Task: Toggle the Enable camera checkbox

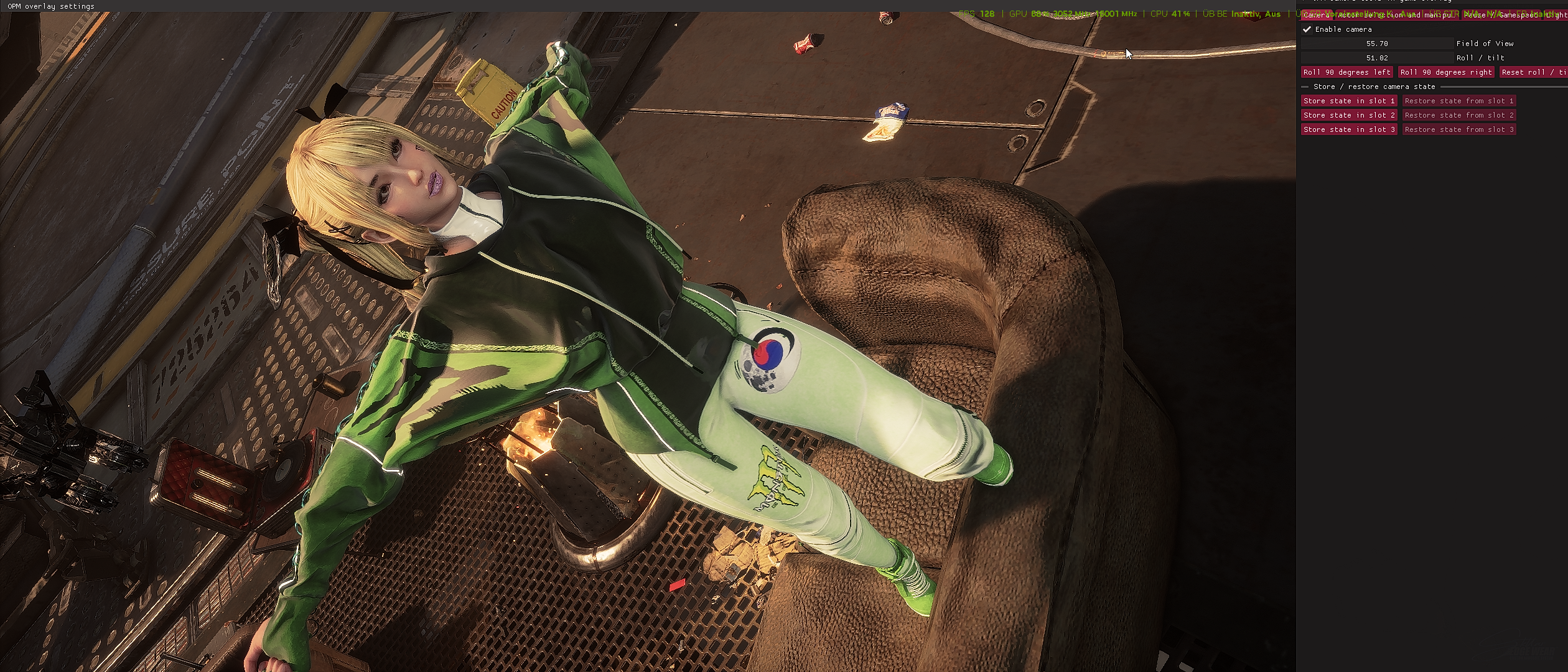Action: click(1307, 29)
